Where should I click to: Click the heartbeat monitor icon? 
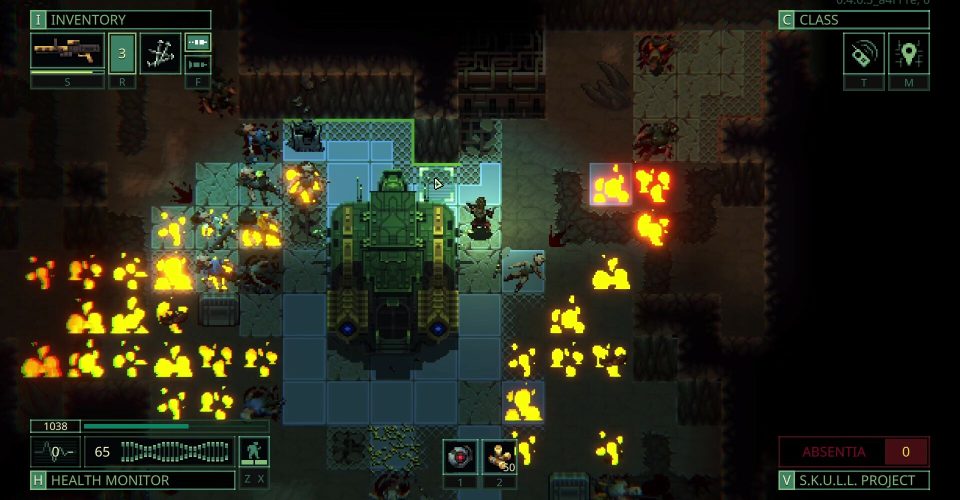click(56, 452)
